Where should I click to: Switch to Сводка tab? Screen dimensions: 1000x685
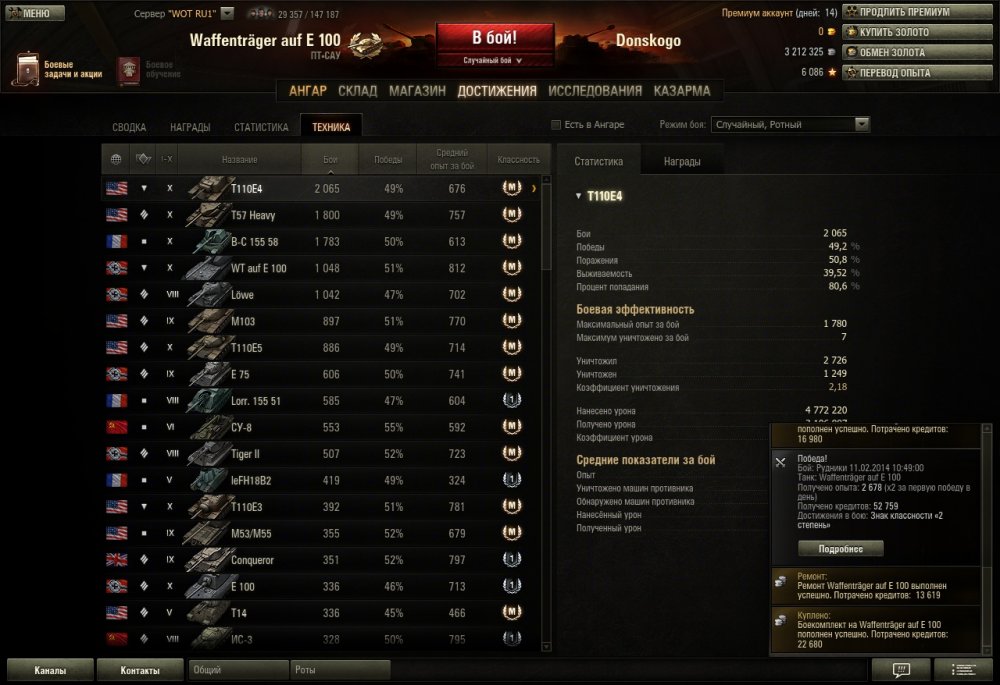129,127
